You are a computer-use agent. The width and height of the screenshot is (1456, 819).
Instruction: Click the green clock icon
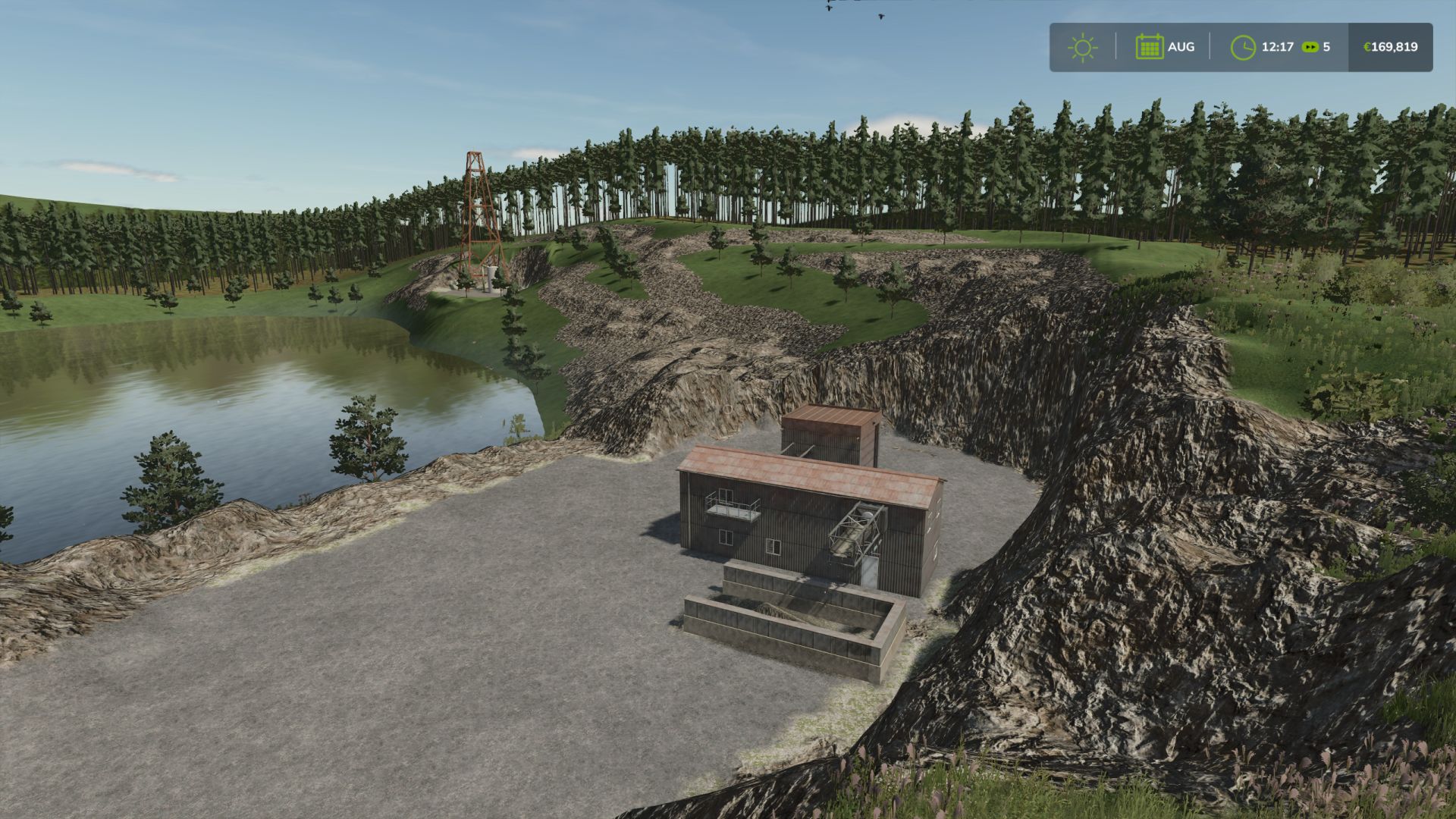1243,47
